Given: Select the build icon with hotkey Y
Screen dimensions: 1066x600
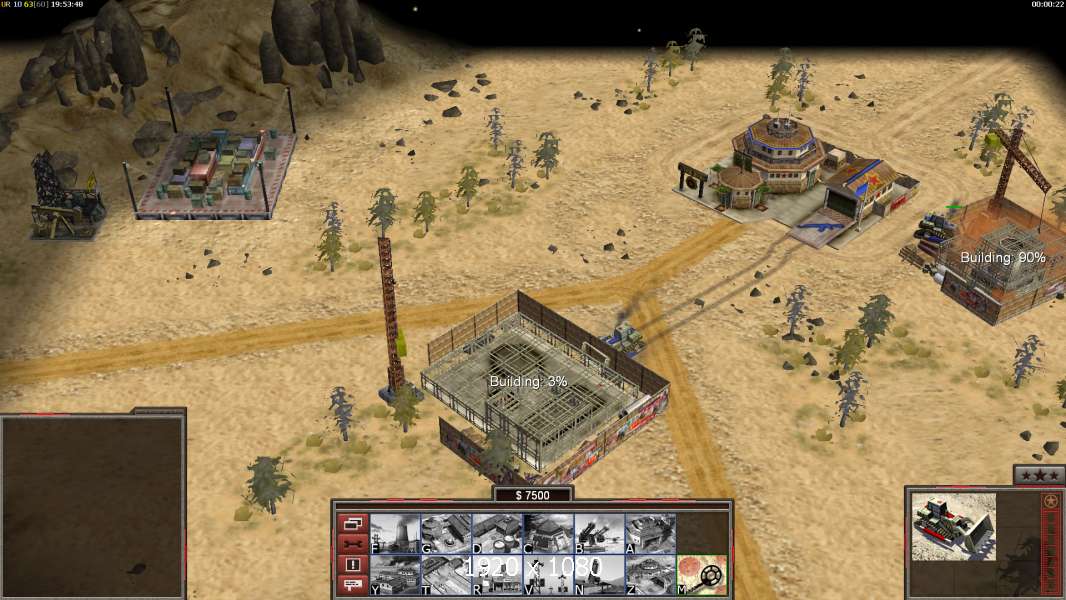Looking at the screenshot, I should click(395, 574).
